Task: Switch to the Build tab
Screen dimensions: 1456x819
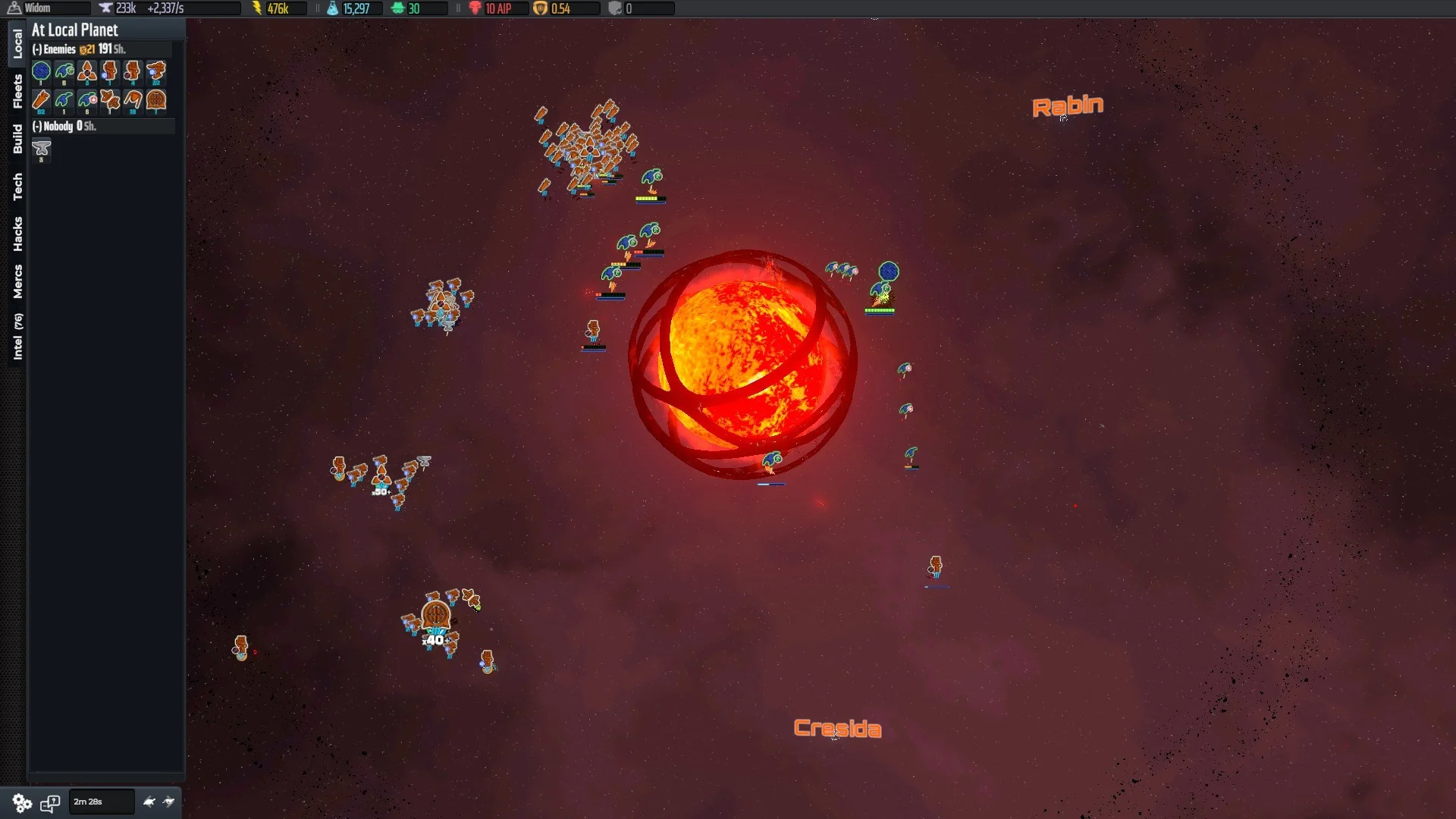Action: pyautogui.click(x=17, y=139)
